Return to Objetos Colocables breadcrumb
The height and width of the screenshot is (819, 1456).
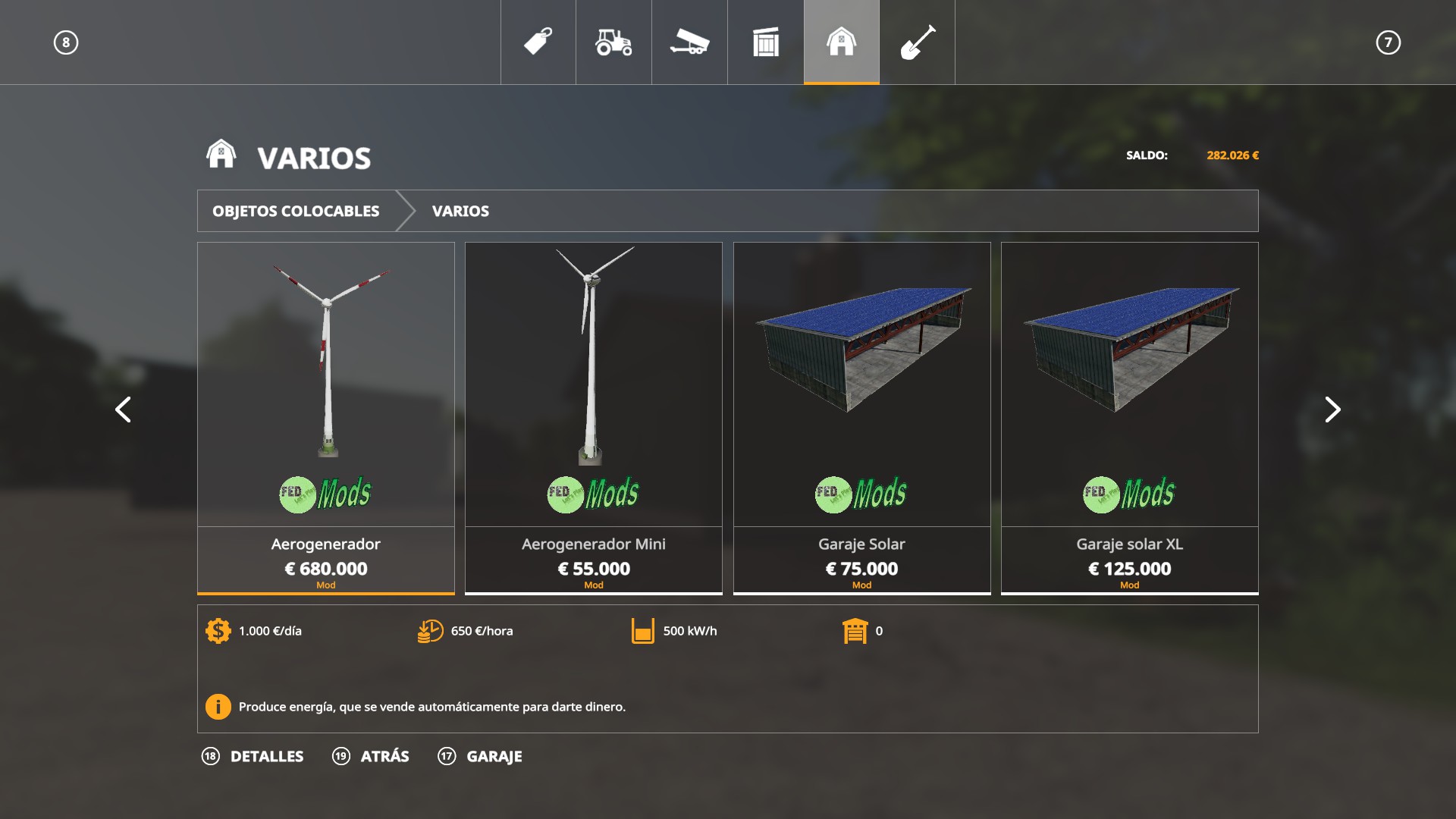click(x=296, y=211)
